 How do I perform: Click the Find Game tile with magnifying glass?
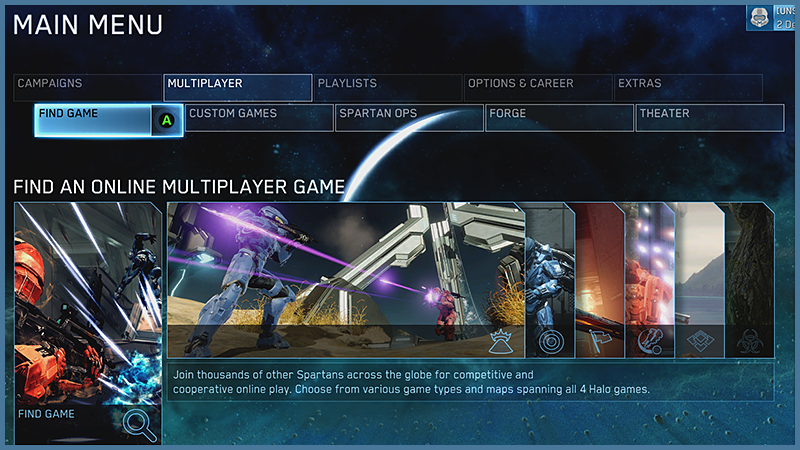tap(88, 322)
